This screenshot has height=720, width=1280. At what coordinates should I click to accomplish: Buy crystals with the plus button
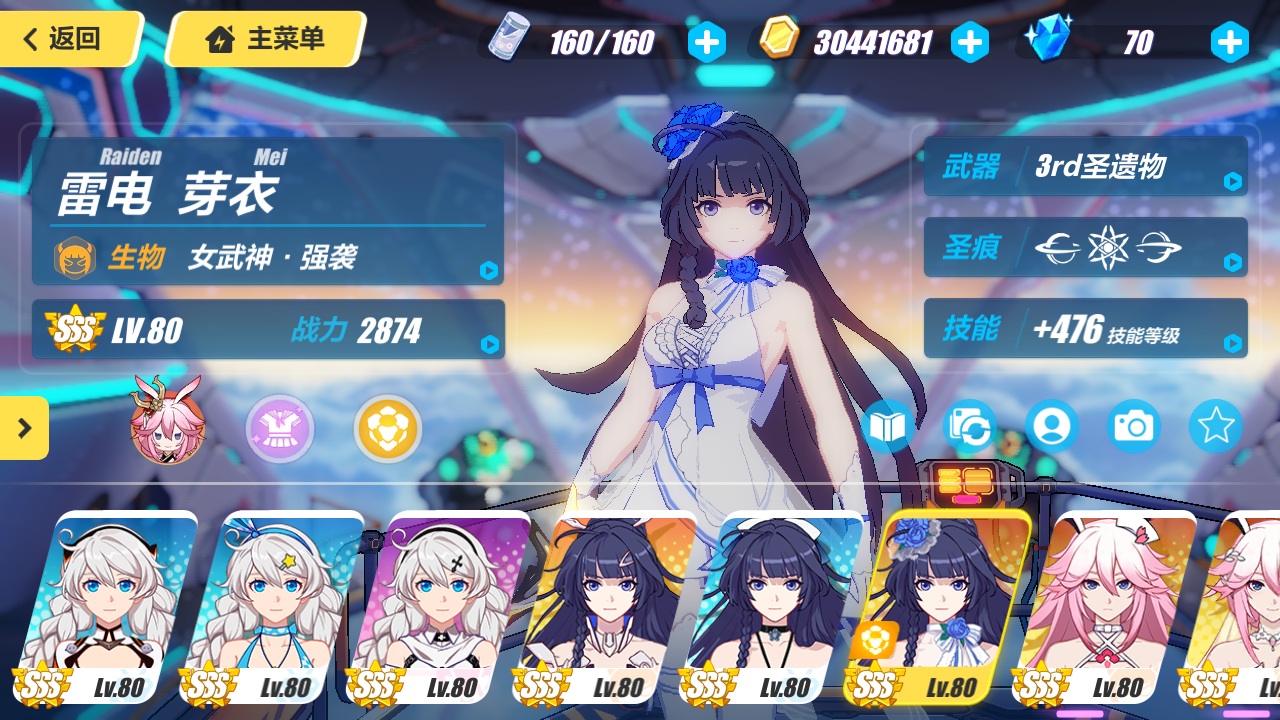point(1229,42)
